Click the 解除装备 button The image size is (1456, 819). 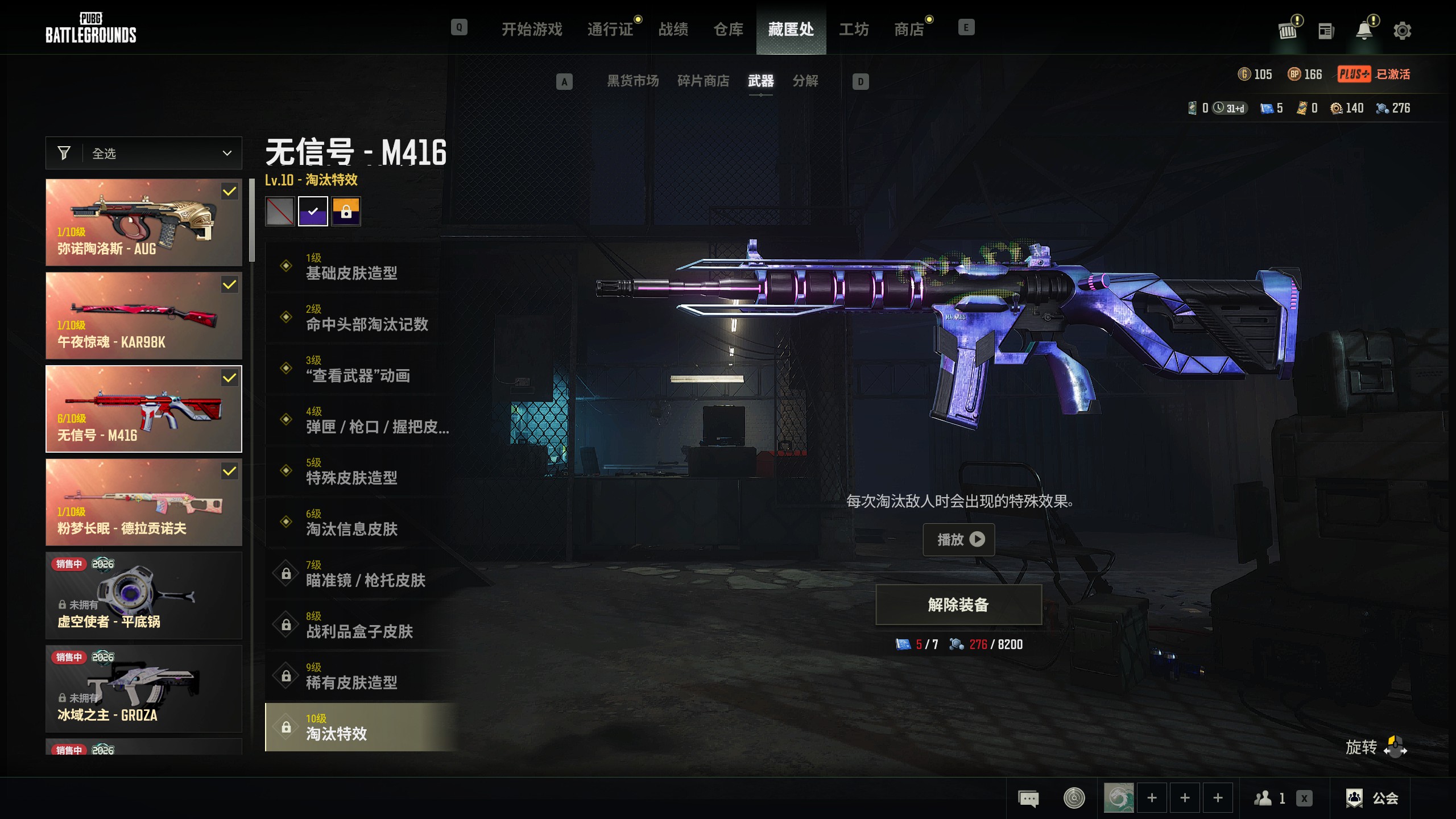[x=958, y=605]
